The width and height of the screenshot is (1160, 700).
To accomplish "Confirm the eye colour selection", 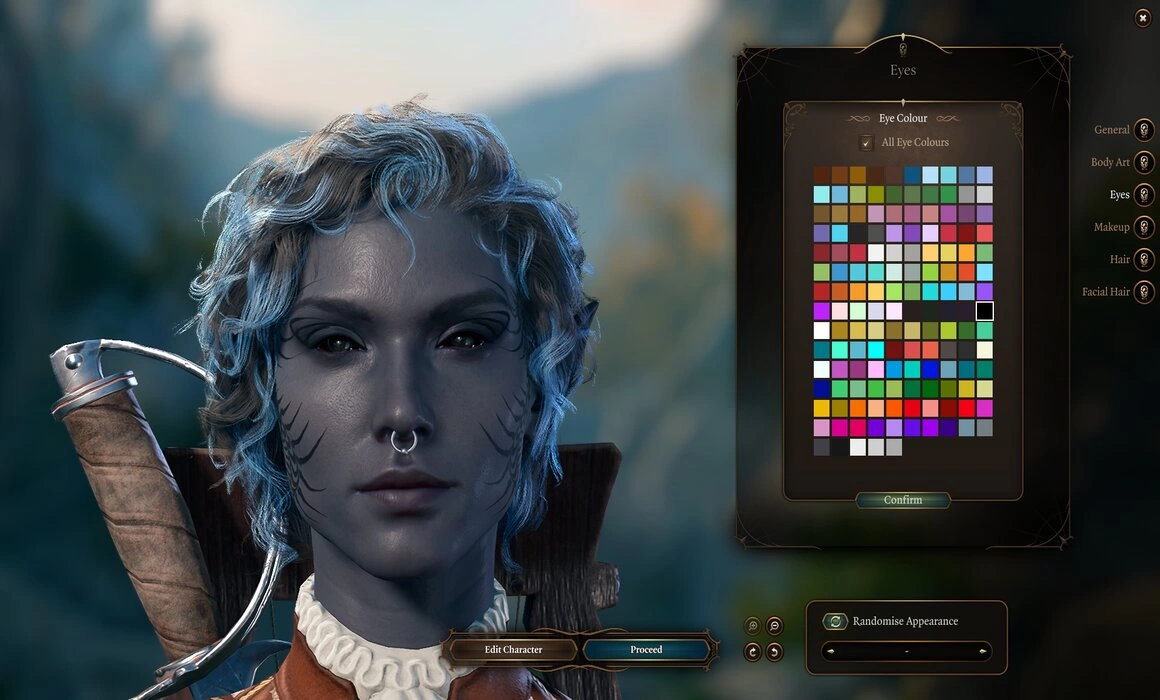I will click(x=903, y=500).
